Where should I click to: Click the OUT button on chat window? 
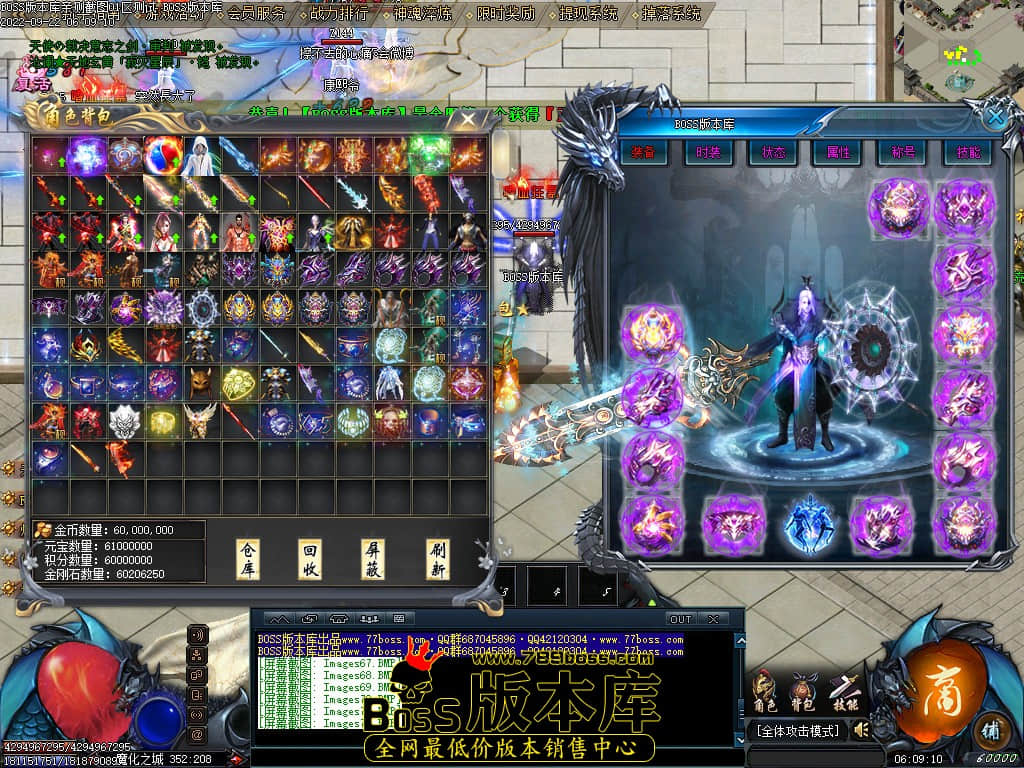click(680, 619)
